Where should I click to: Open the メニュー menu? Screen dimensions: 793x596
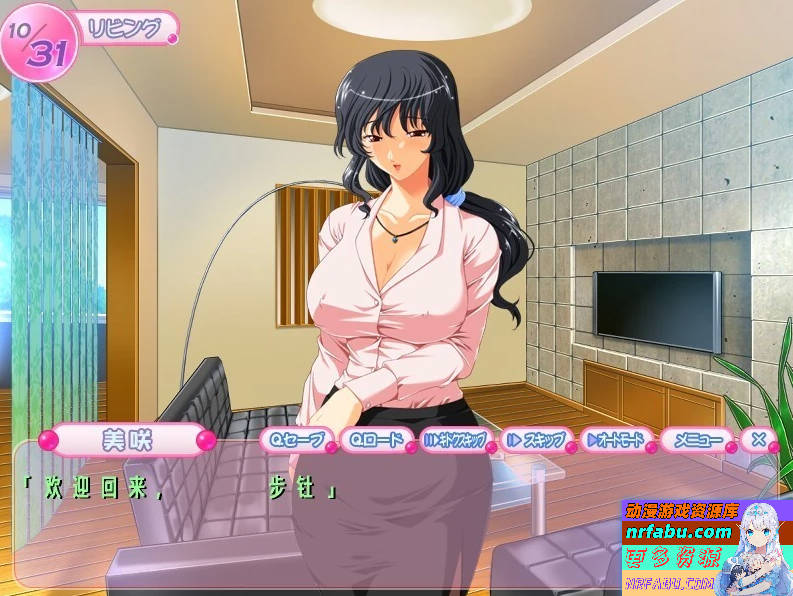tap(697, 439)
